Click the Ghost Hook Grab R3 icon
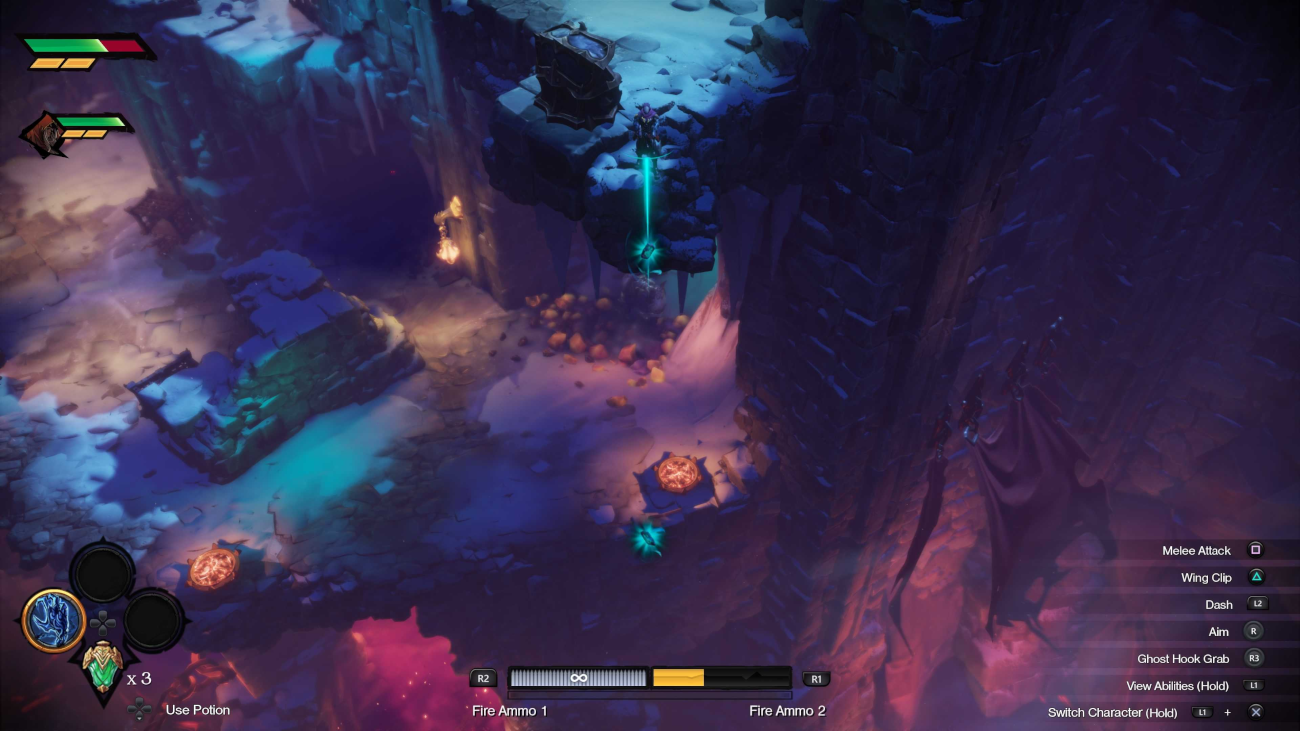The image size is (1300, 731). 1257,658
